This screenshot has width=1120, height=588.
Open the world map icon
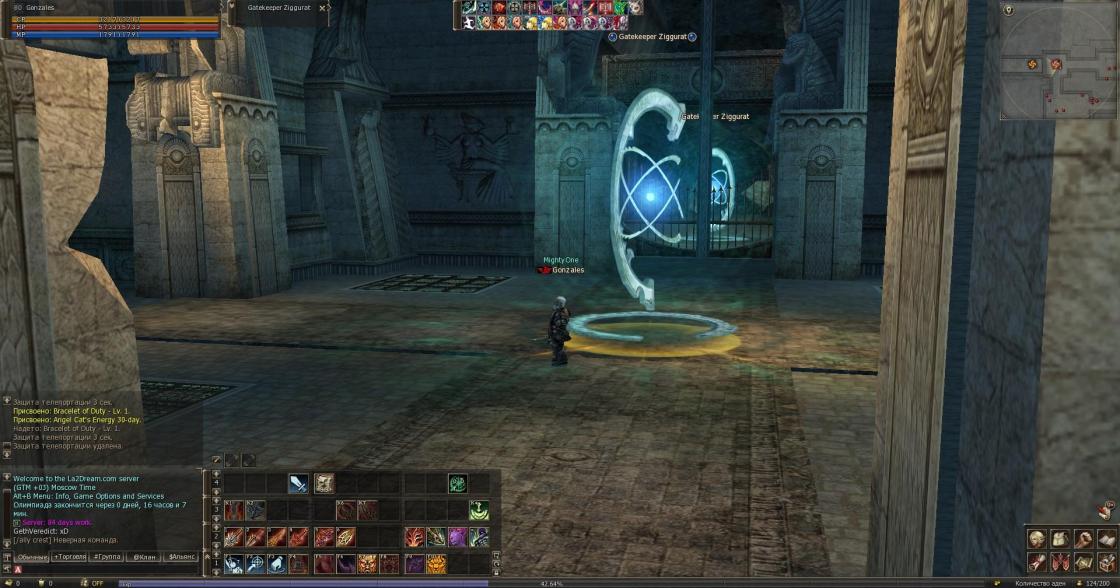[1083, 562]
